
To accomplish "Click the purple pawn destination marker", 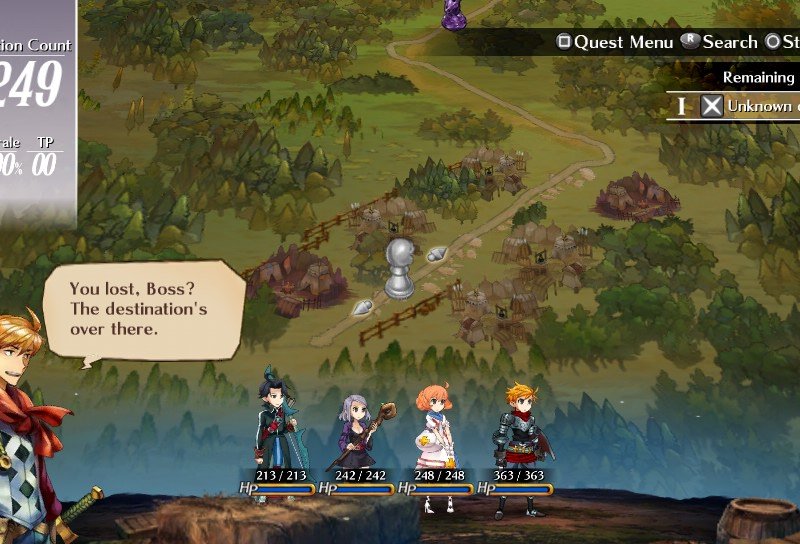I will pos(455,12).
